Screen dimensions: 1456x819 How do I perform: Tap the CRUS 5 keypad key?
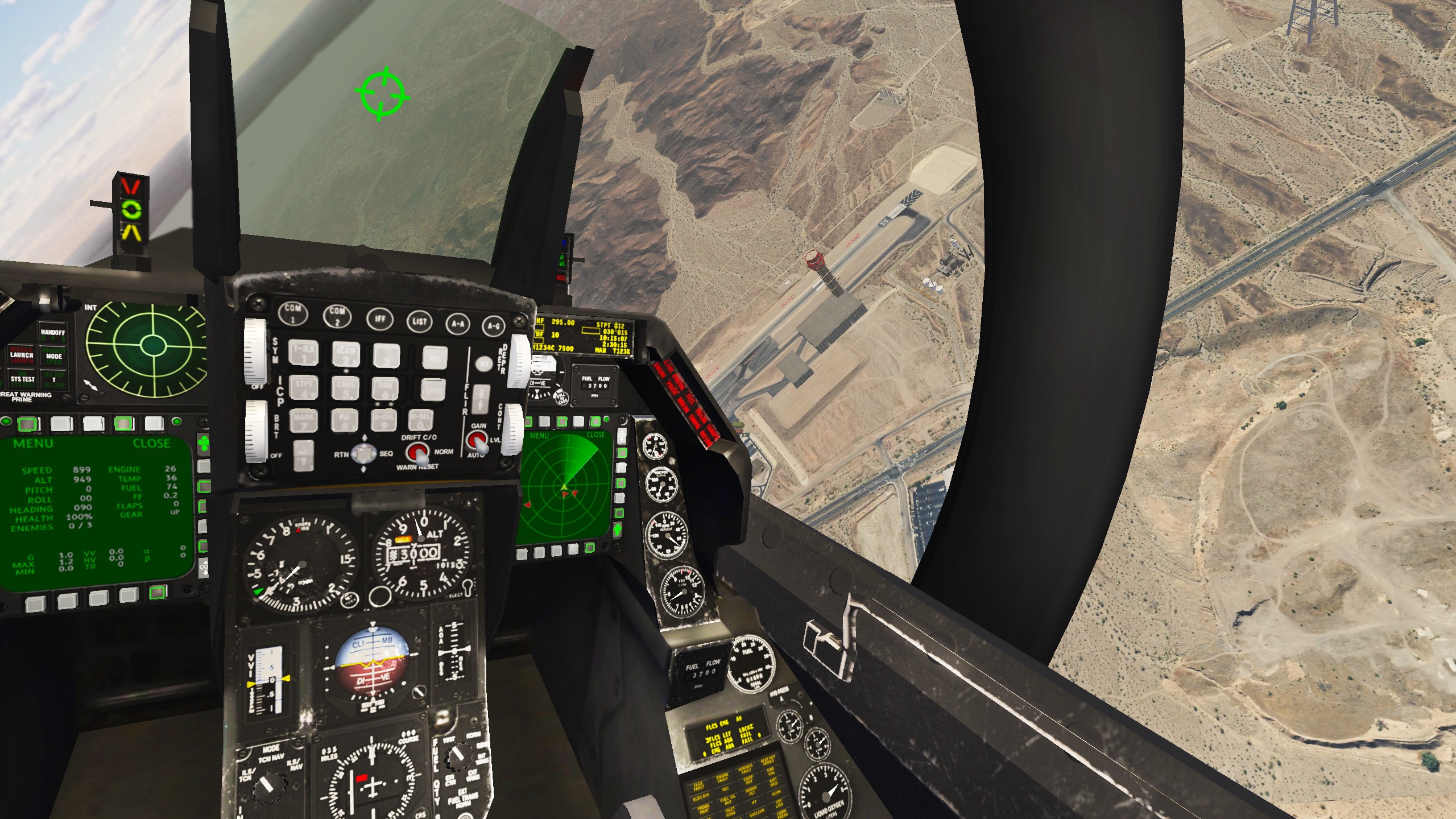345,388
